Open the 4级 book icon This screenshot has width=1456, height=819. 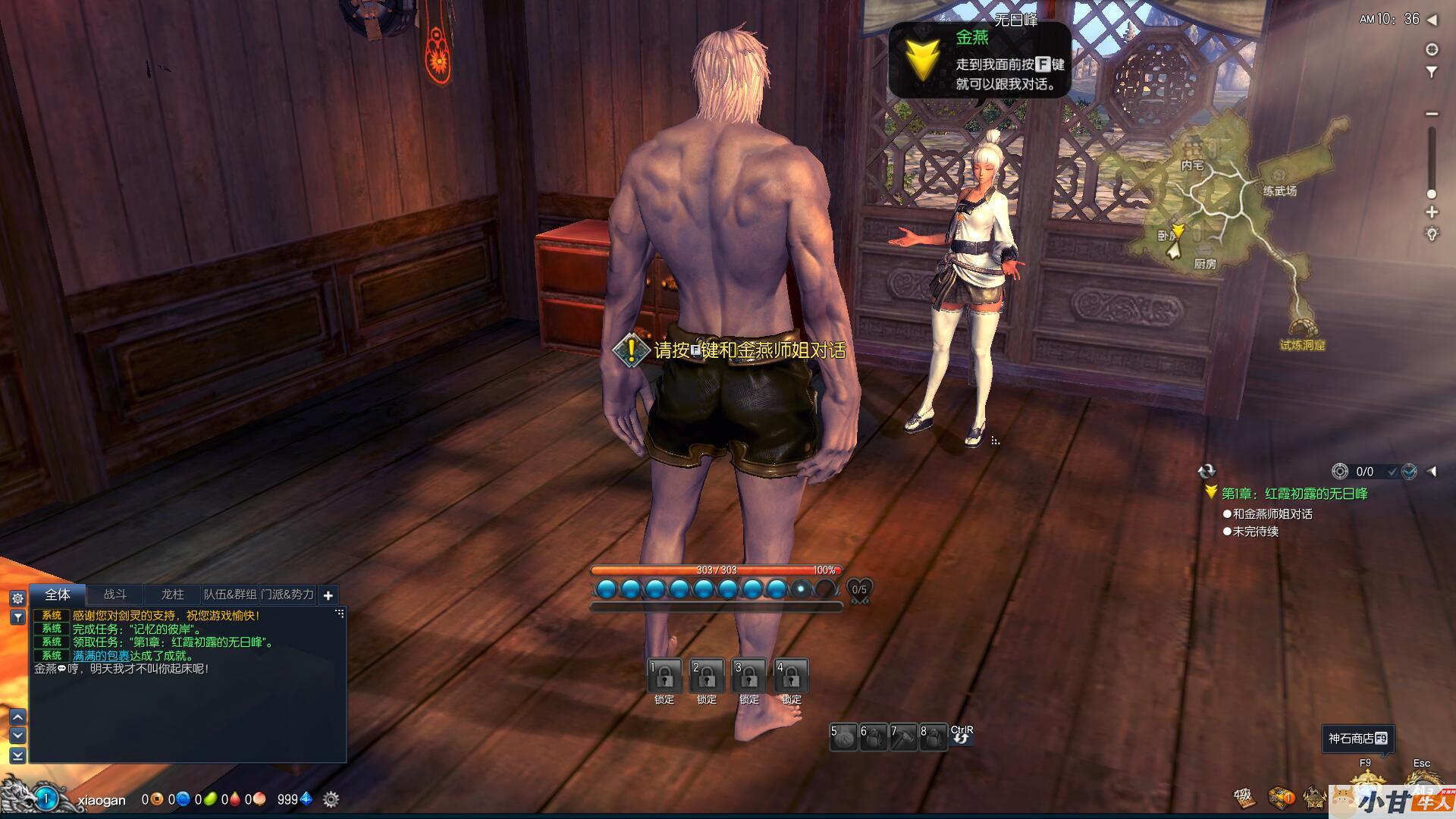pos(1244,797)
